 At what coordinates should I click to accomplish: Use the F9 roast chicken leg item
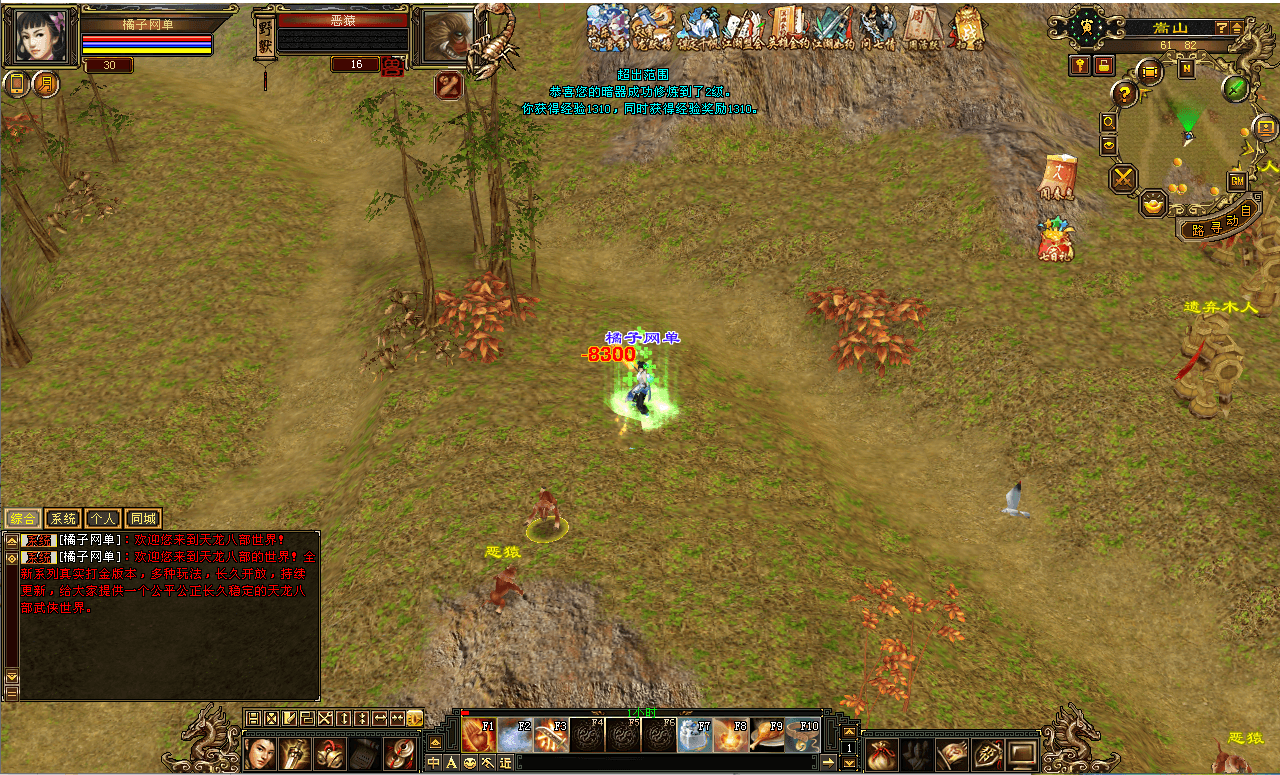pyautogui.click(x=767, y=735)
